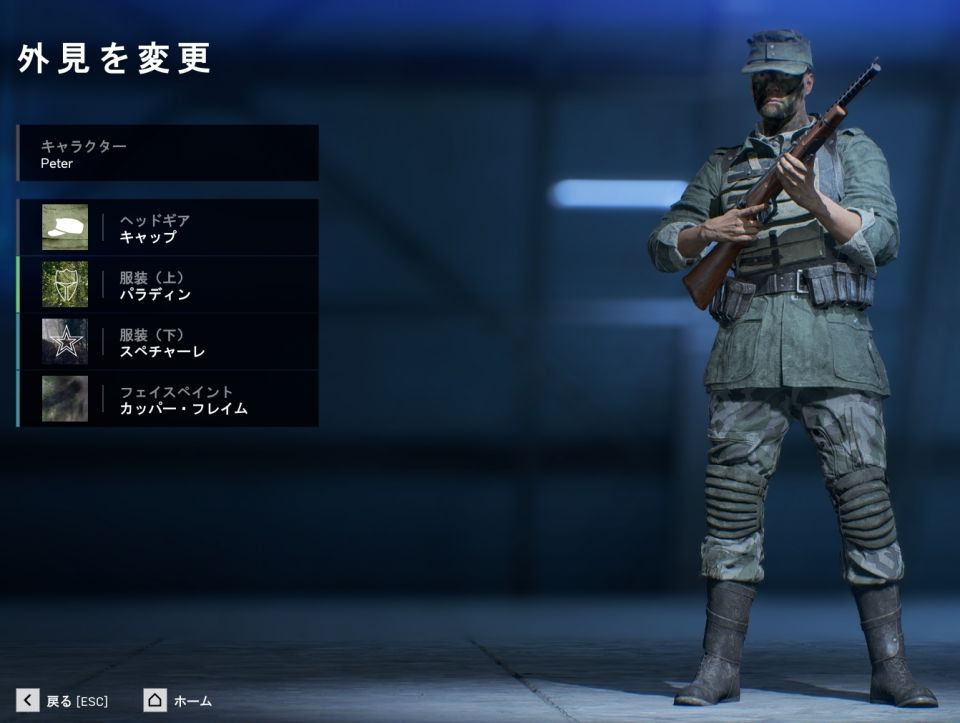Click the camouflage face paint thumbnail
The image size is (960, 723).
(65, 399)
